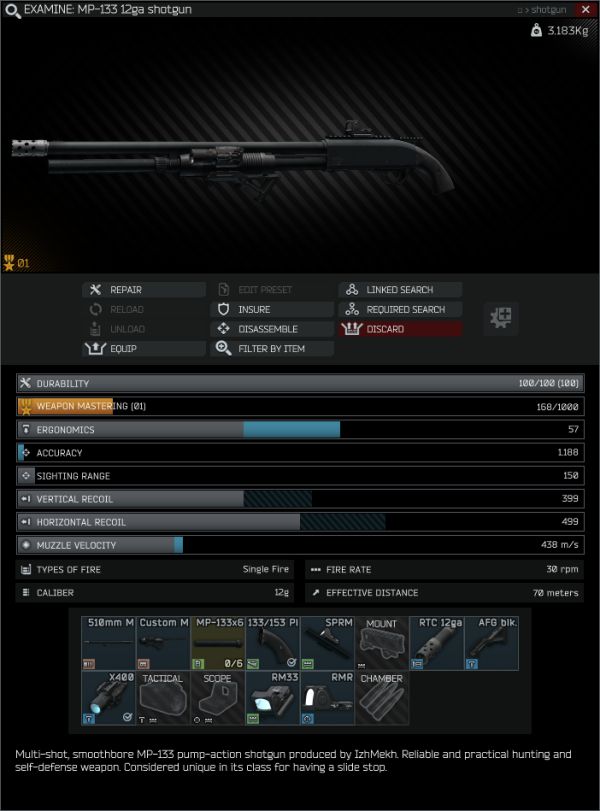The height and width of the screenshot is (811, 600).
Task: Open Required Search
Action: point(400,310)
